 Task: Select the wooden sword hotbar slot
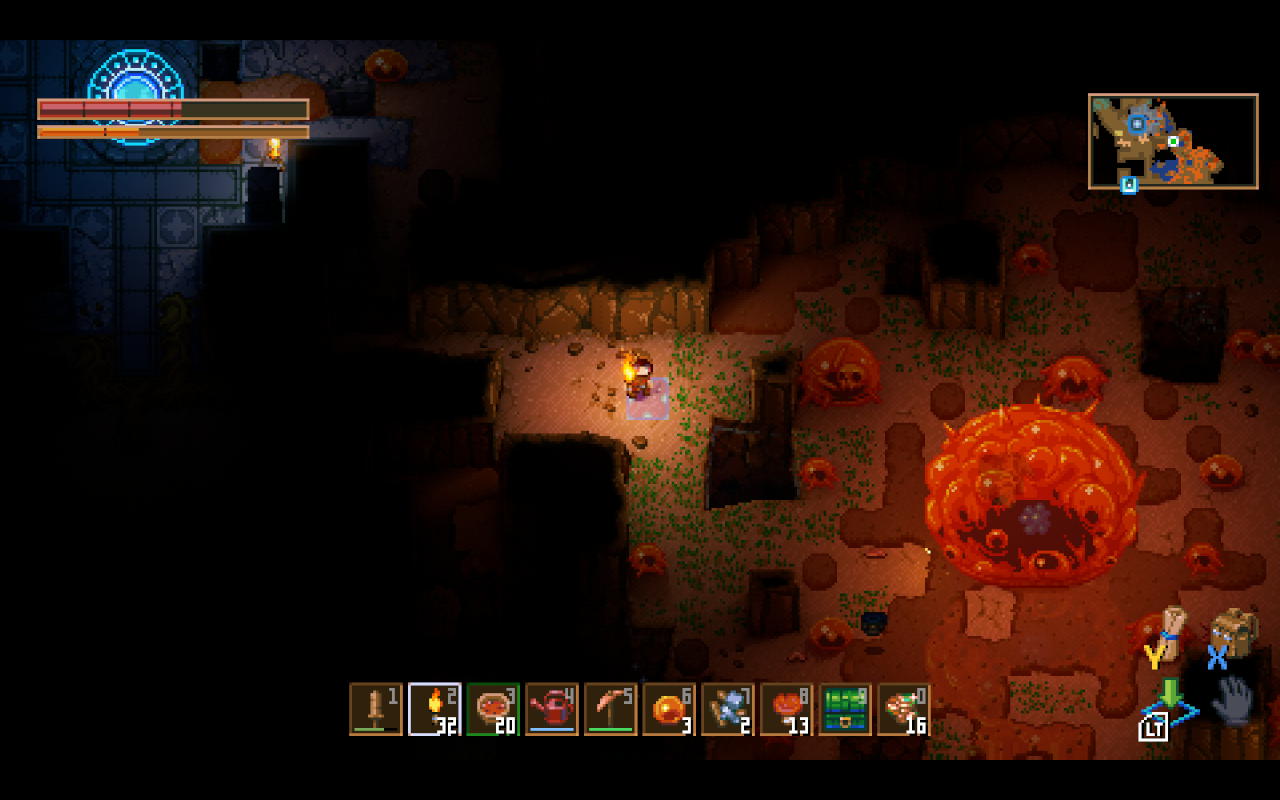pos(376,709)
